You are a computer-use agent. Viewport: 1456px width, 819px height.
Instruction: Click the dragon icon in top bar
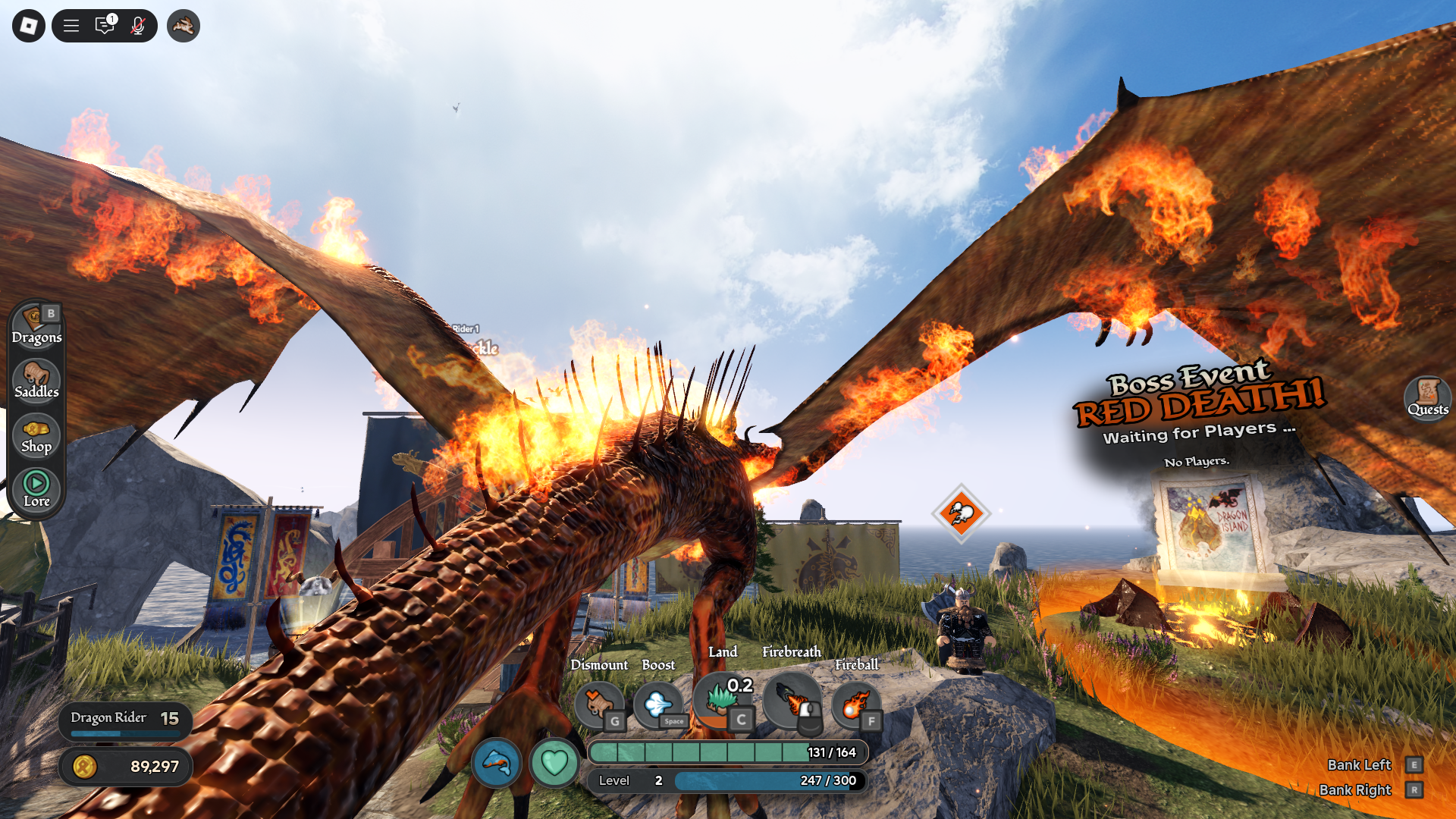coord(183,26)
